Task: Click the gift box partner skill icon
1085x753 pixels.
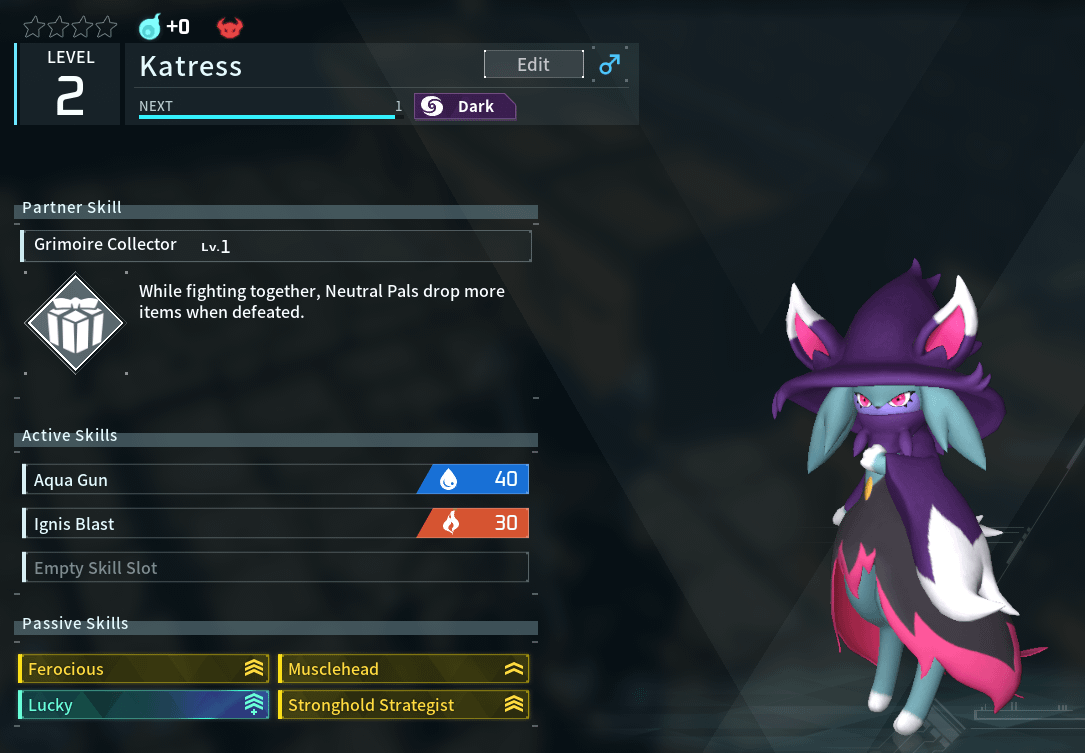Action: click(74, 323)
